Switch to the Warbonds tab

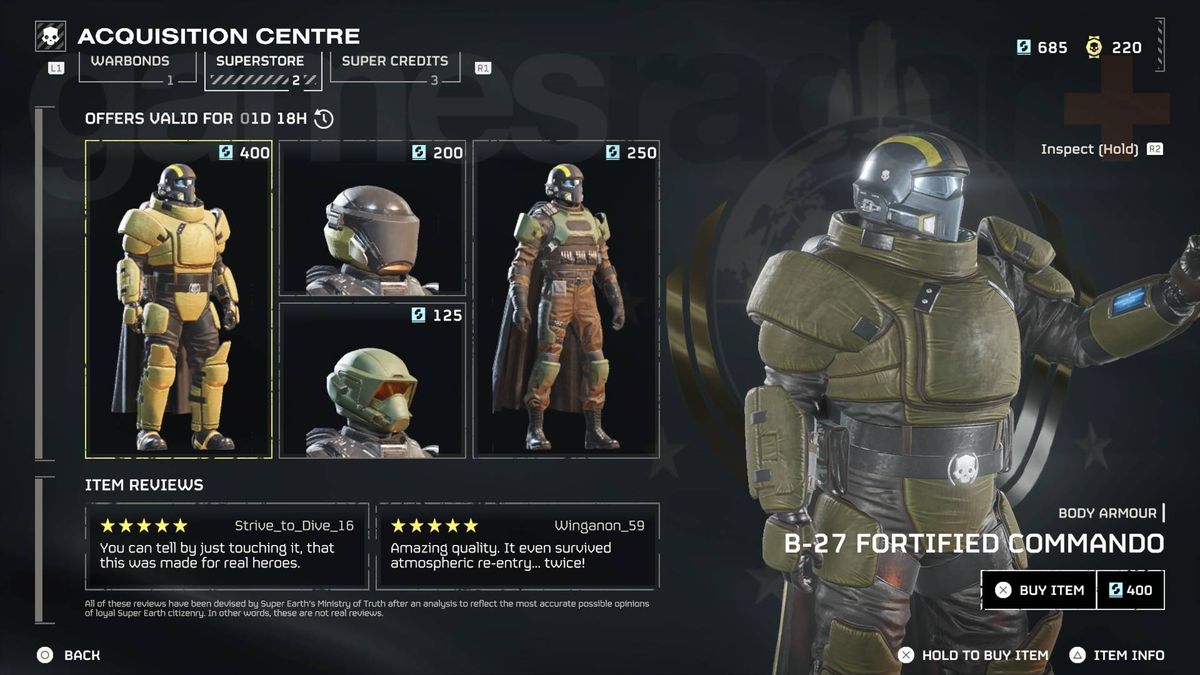coord(131,67)
